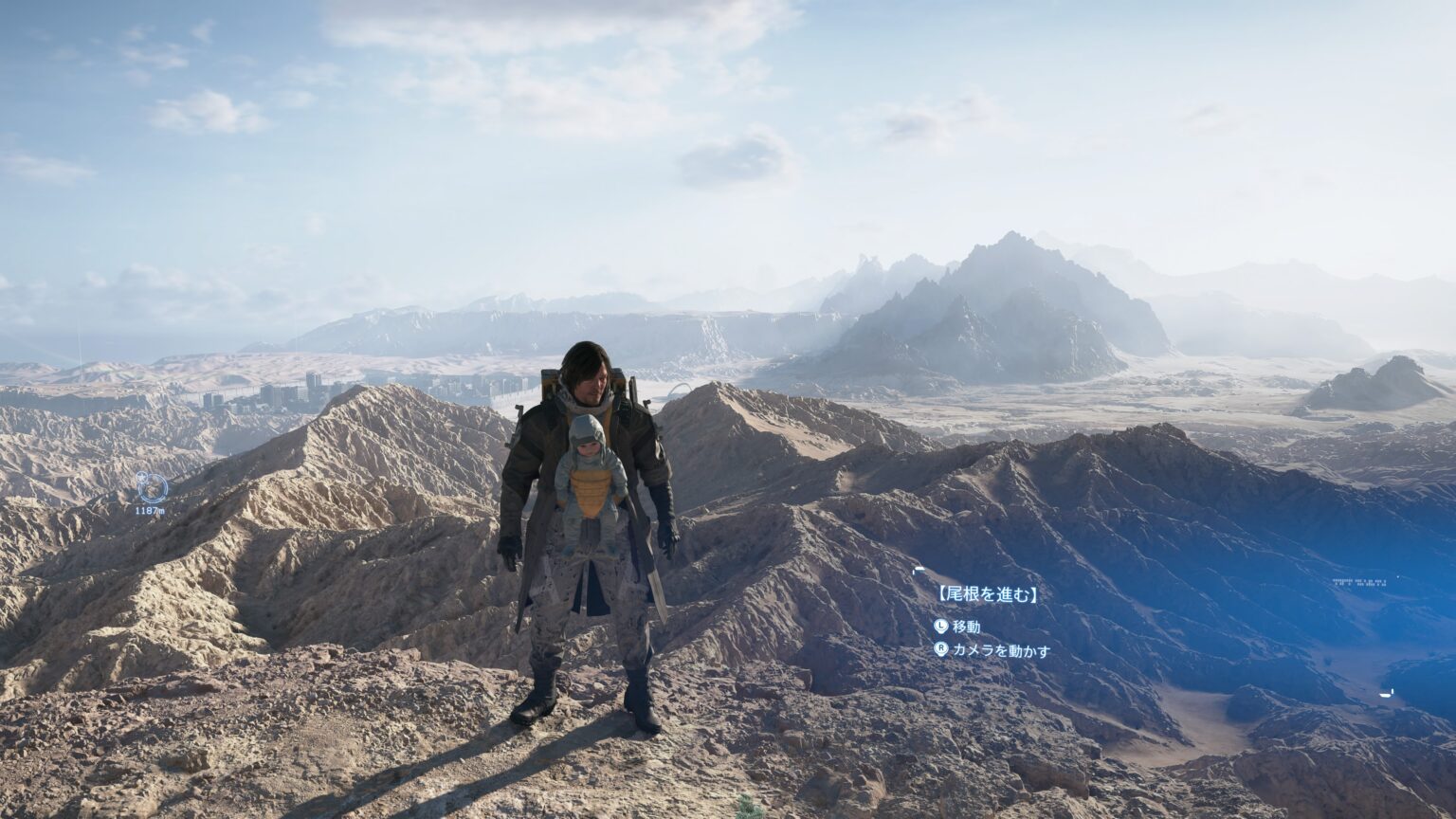Screen dimensions: 1456x819
Task: Click the inner icon inside the waypoint circle
Action: click(x=152, y=486)
